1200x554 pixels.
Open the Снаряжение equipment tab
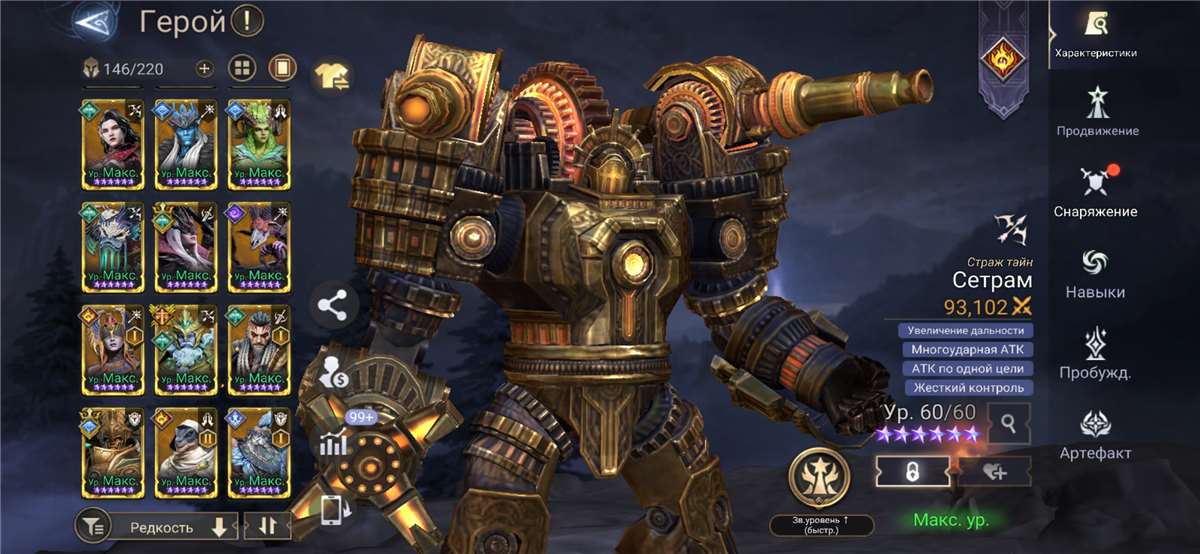click(1095, 191)
